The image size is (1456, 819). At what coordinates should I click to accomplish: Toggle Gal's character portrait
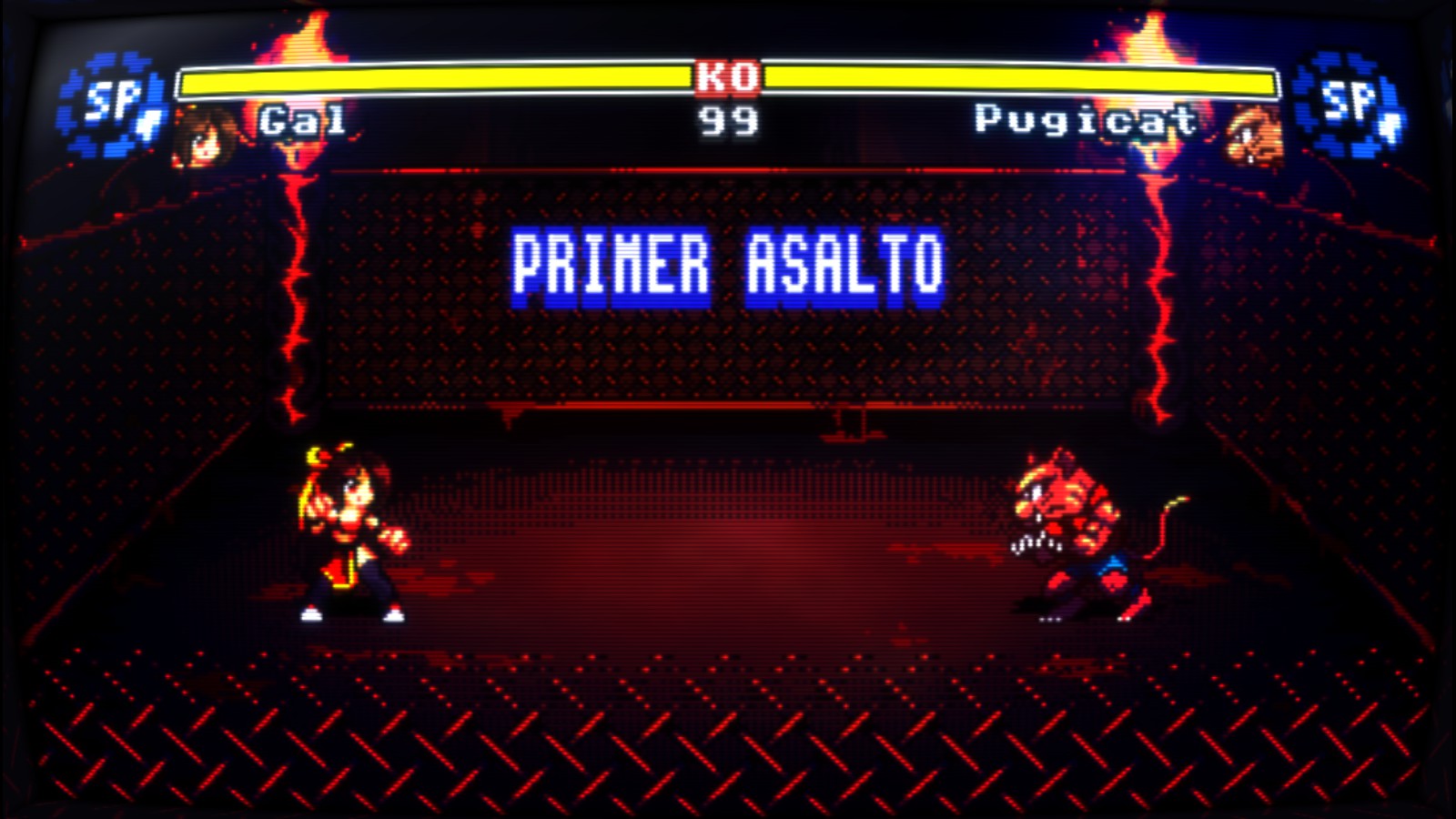coord(205,136)
